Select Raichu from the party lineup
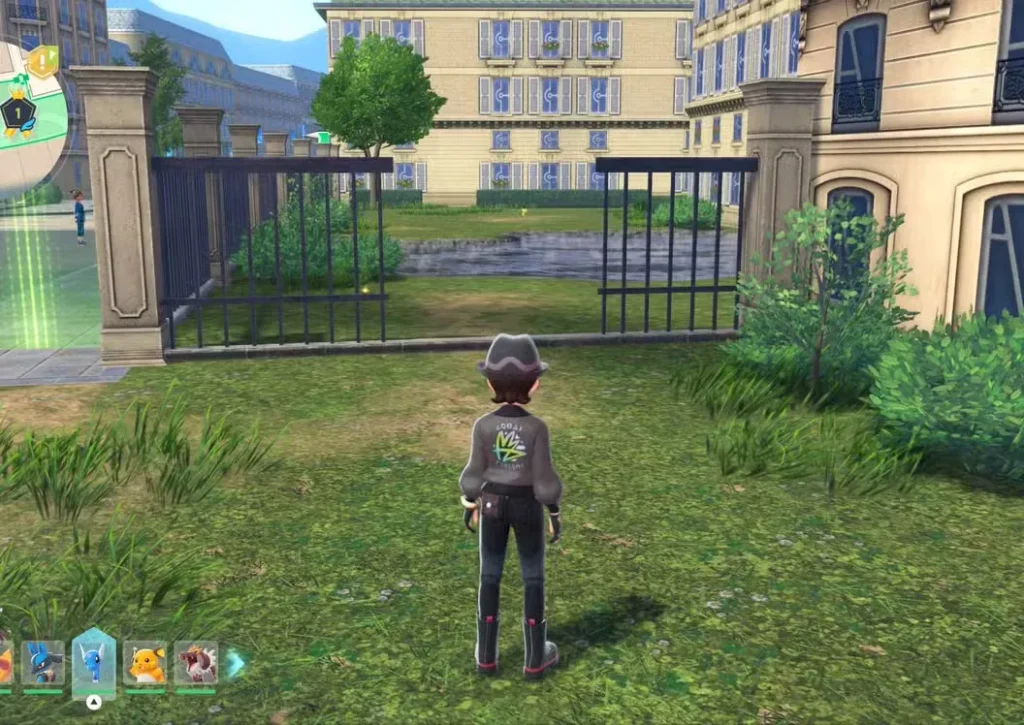This screenshot has height=725, width=1024. pyautogui.click(x=145, y=662)
